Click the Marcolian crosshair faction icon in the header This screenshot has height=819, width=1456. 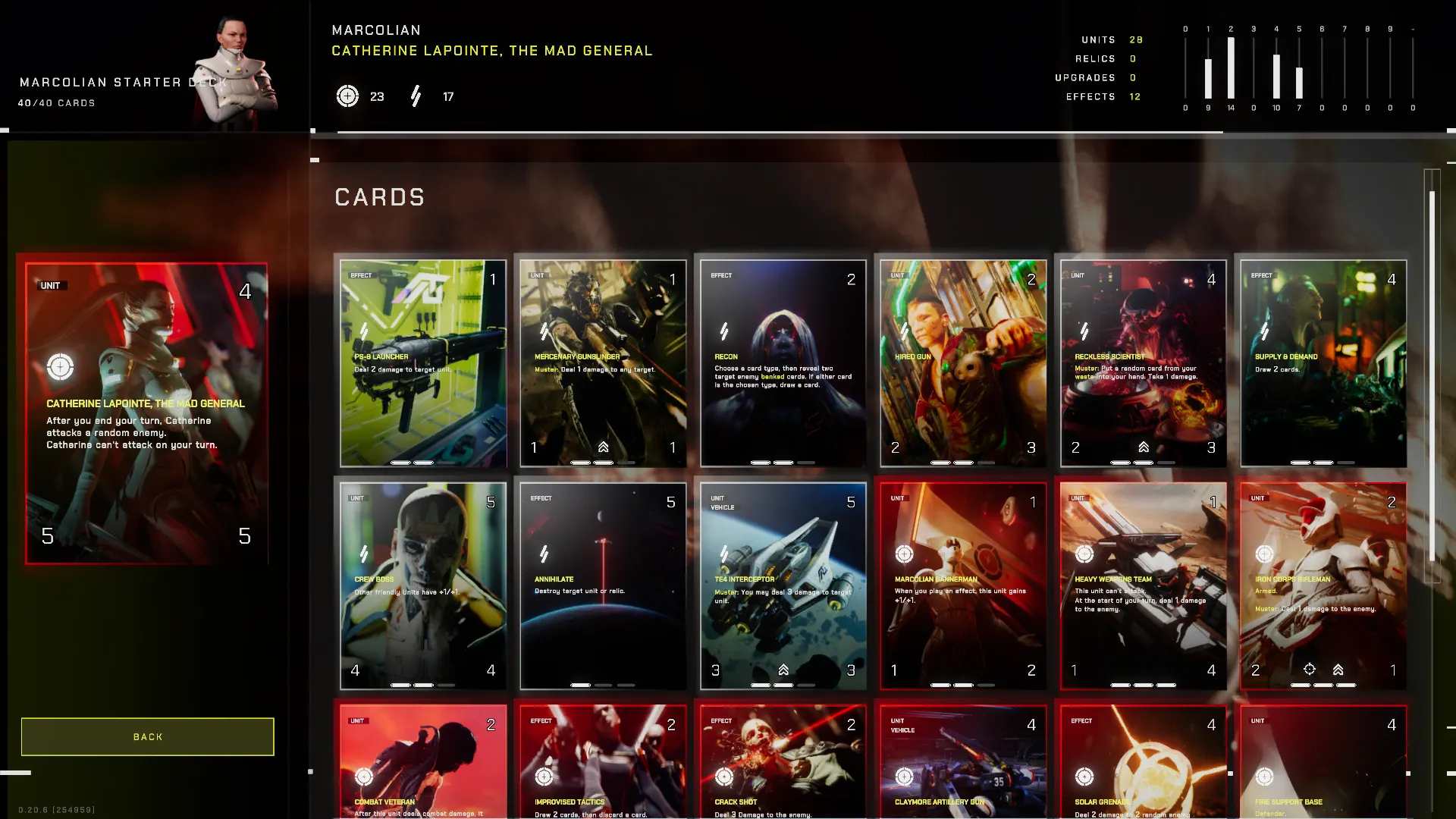pyautogui.click(x=348, y=96)
